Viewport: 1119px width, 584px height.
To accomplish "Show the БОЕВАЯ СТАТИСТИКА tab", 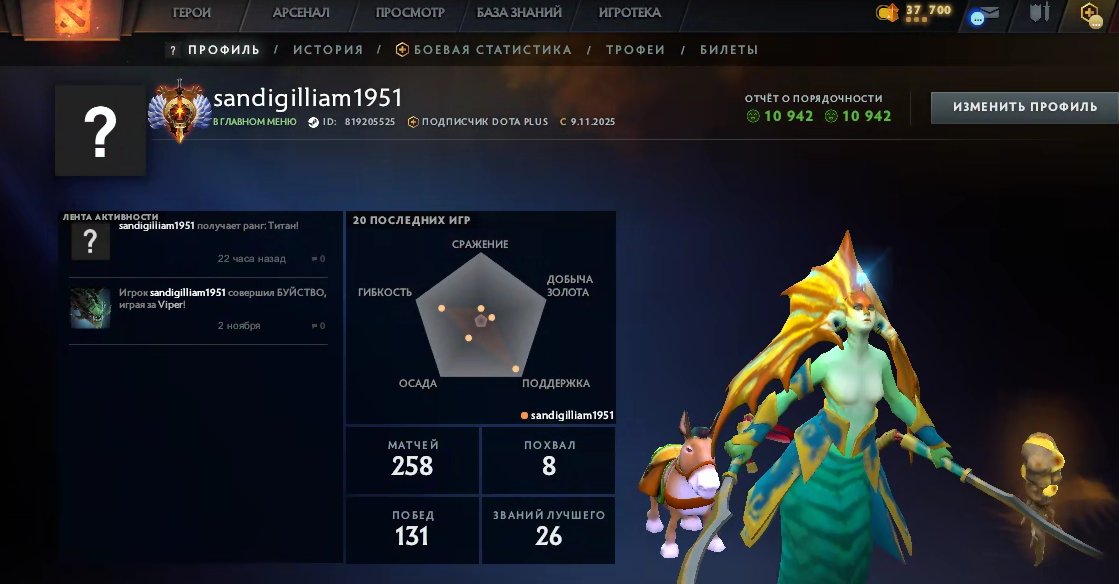I will coord(484,50).
